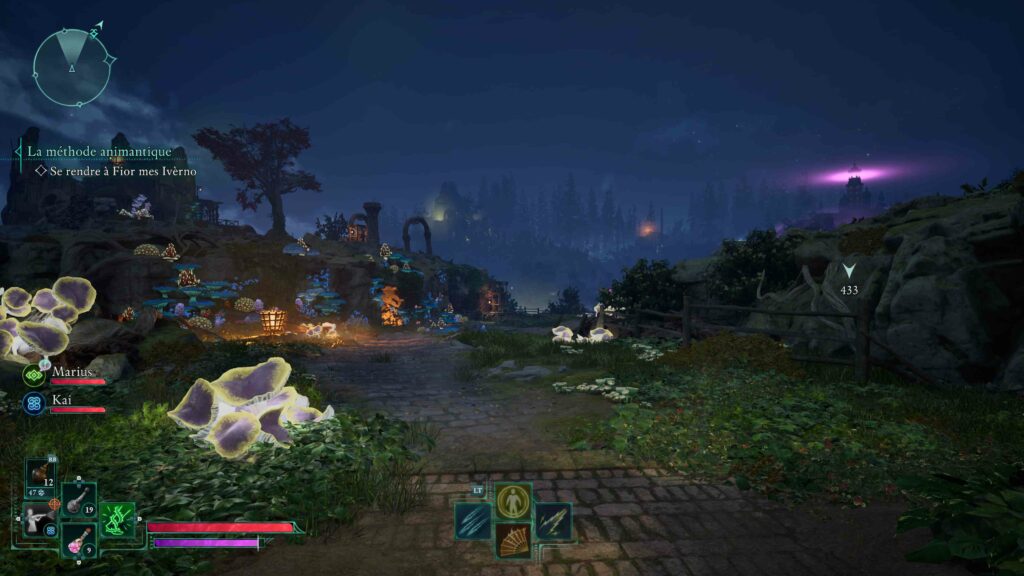Click Kai's companion portrait icon

(x=34, y=403)
